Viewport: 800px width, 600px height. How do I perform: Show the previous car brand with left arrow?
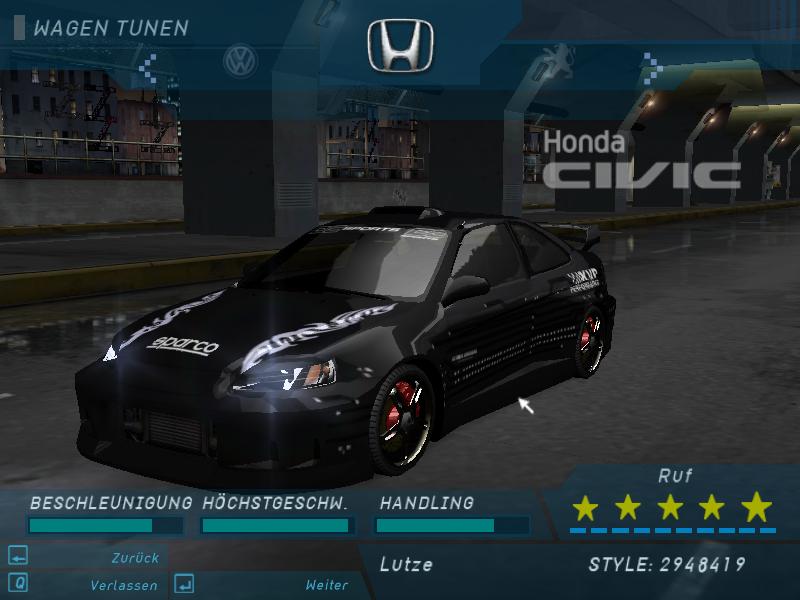[x=148, y=68]
